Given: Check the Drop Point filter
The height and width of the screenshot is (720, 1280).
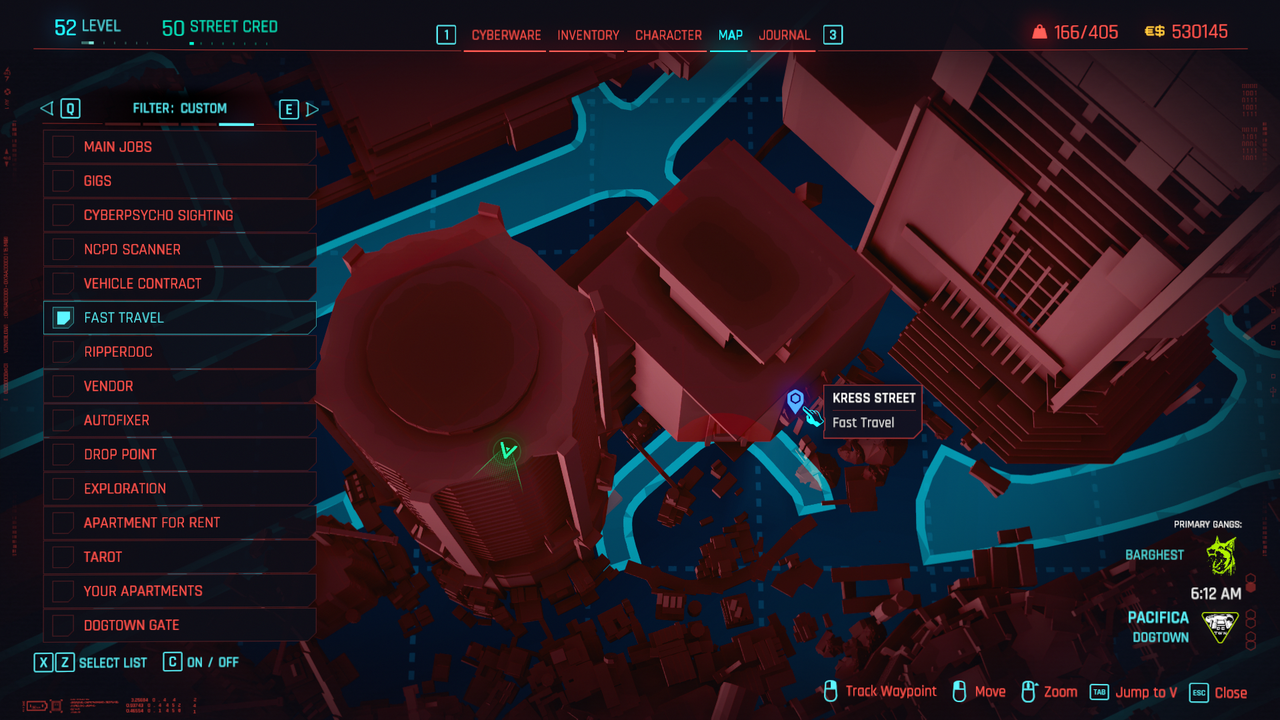Looking at the screenshot, I should point(63,454).
